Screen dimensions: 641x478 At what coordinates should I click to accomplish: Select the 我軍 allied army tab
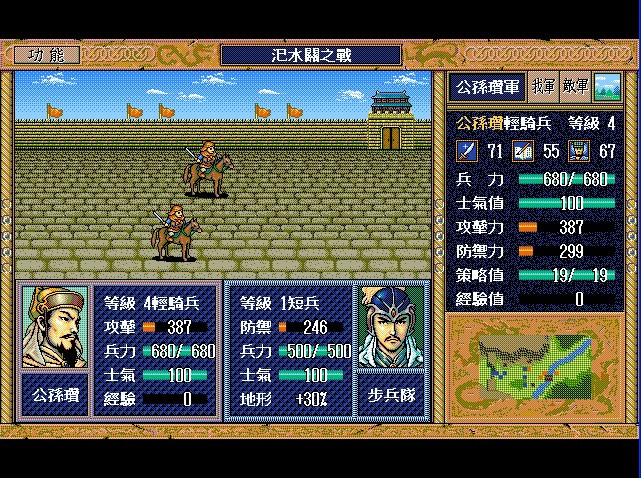click(545, 88)
